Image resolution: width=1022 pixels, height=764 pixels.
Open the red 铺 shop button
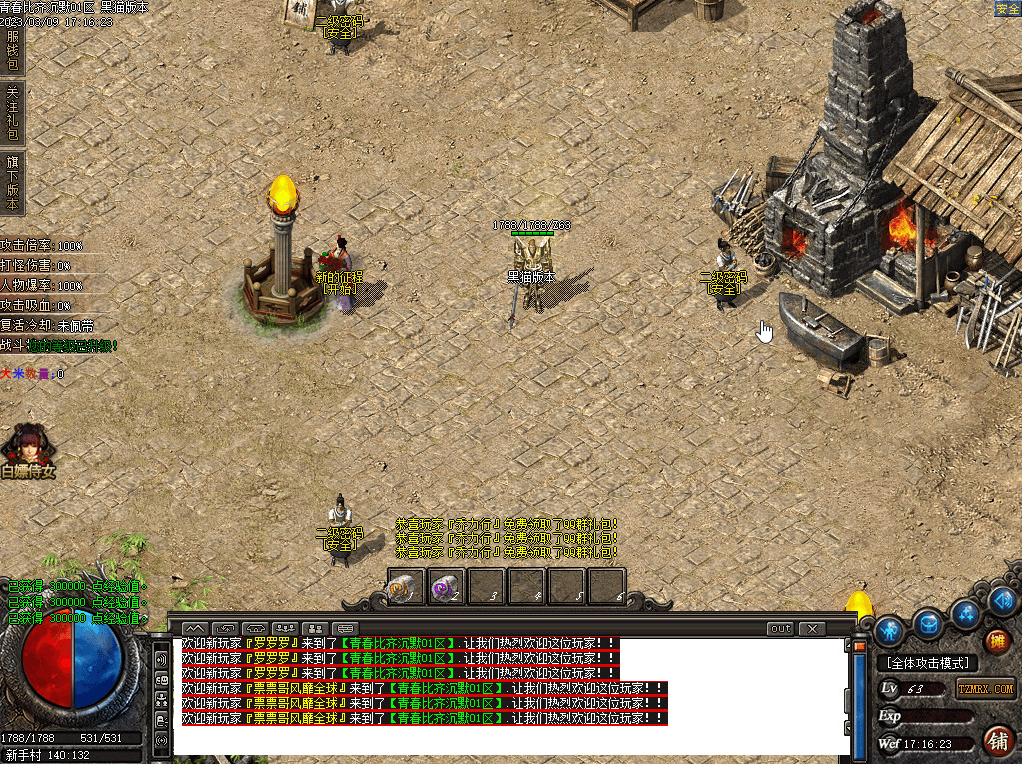[997, 740]
